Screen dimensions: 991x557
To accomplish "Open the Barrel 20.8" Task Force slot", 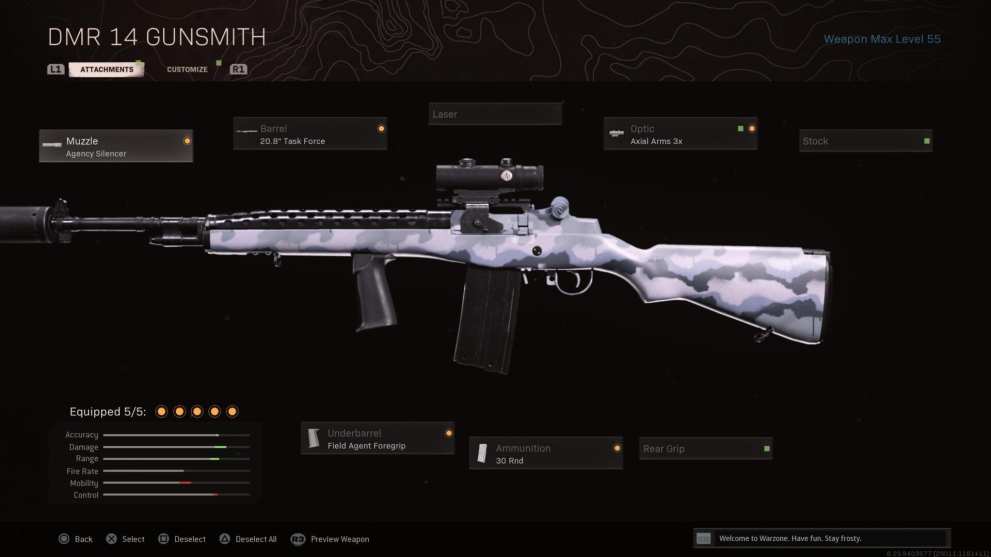I will point(310,134).
